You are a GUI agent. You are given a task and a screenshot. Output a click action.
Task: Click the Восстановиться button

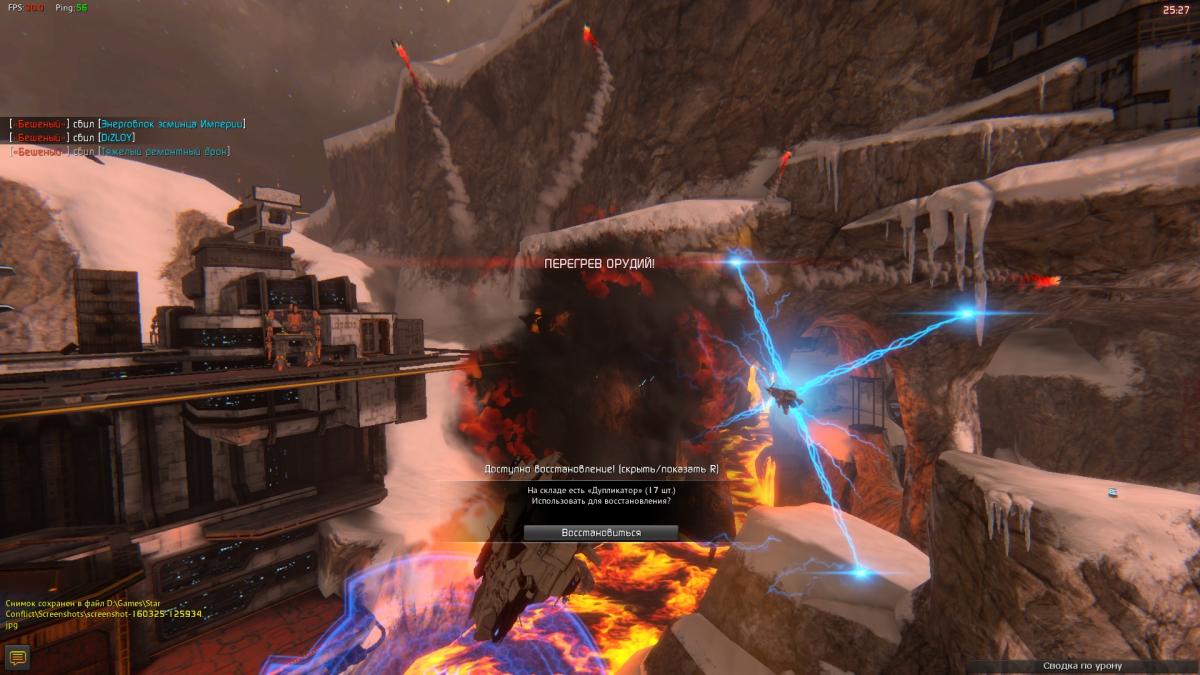(600, 533)
